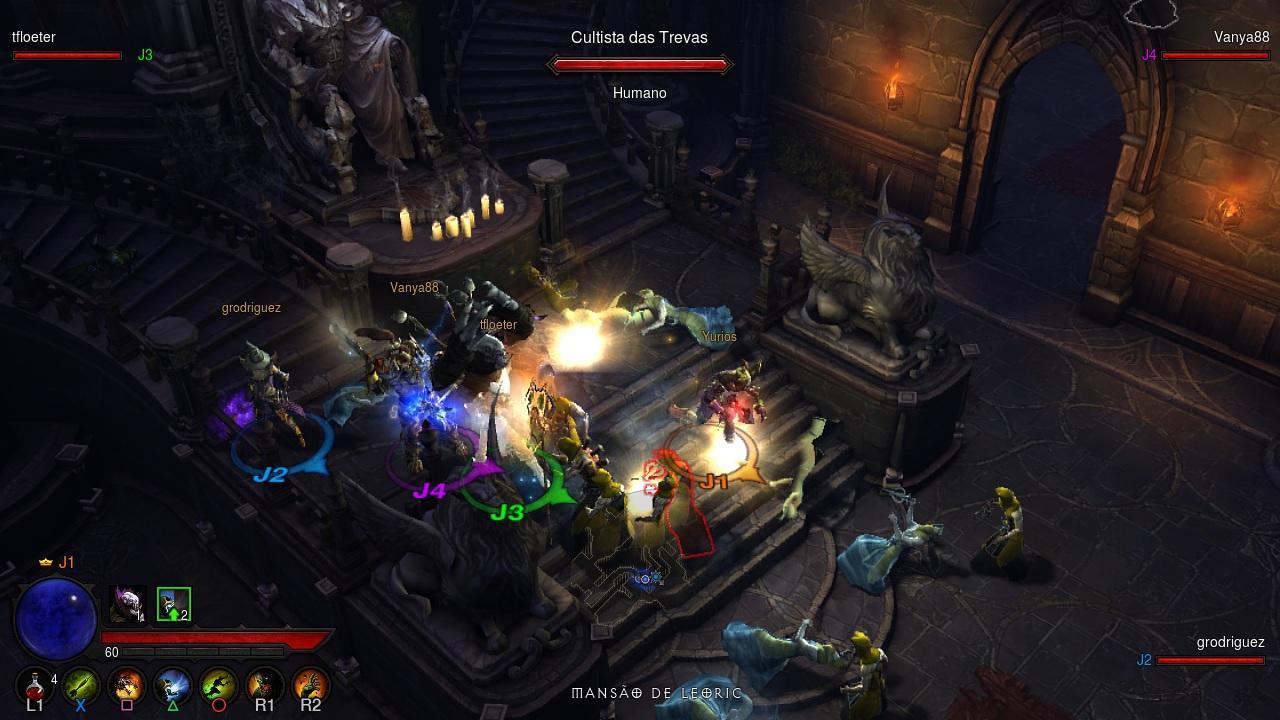Trigger the blue soul burst skill
Screen dimensions: 1280x720
173,686
